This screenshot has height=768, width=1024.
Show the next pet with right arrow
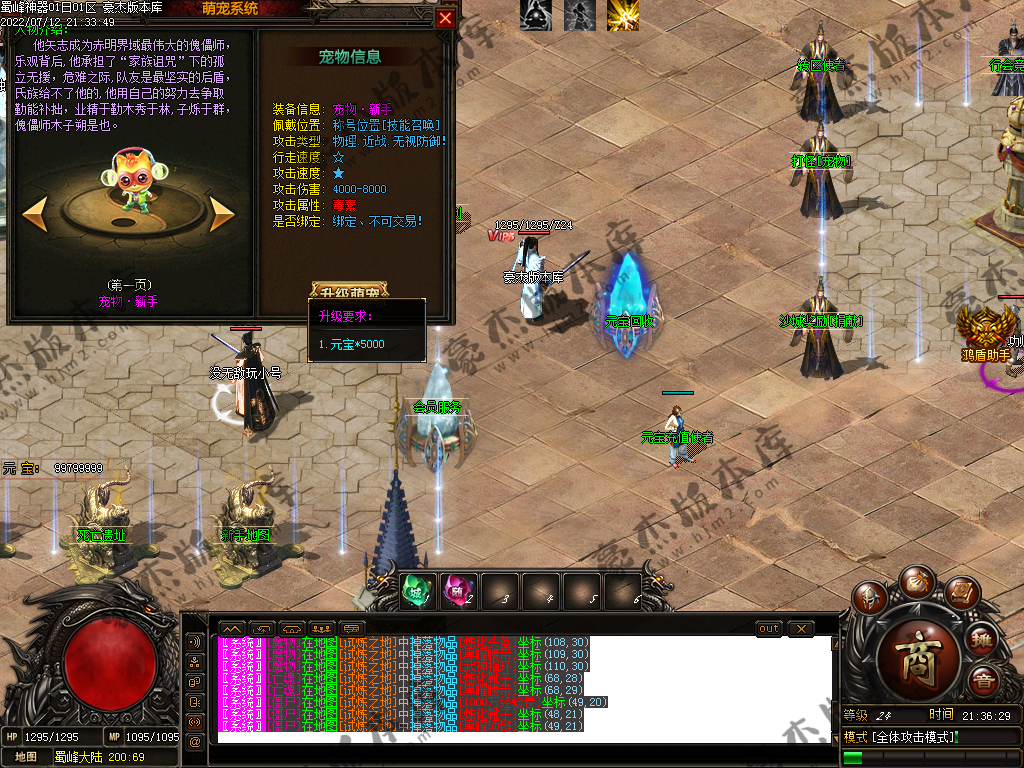222,213
